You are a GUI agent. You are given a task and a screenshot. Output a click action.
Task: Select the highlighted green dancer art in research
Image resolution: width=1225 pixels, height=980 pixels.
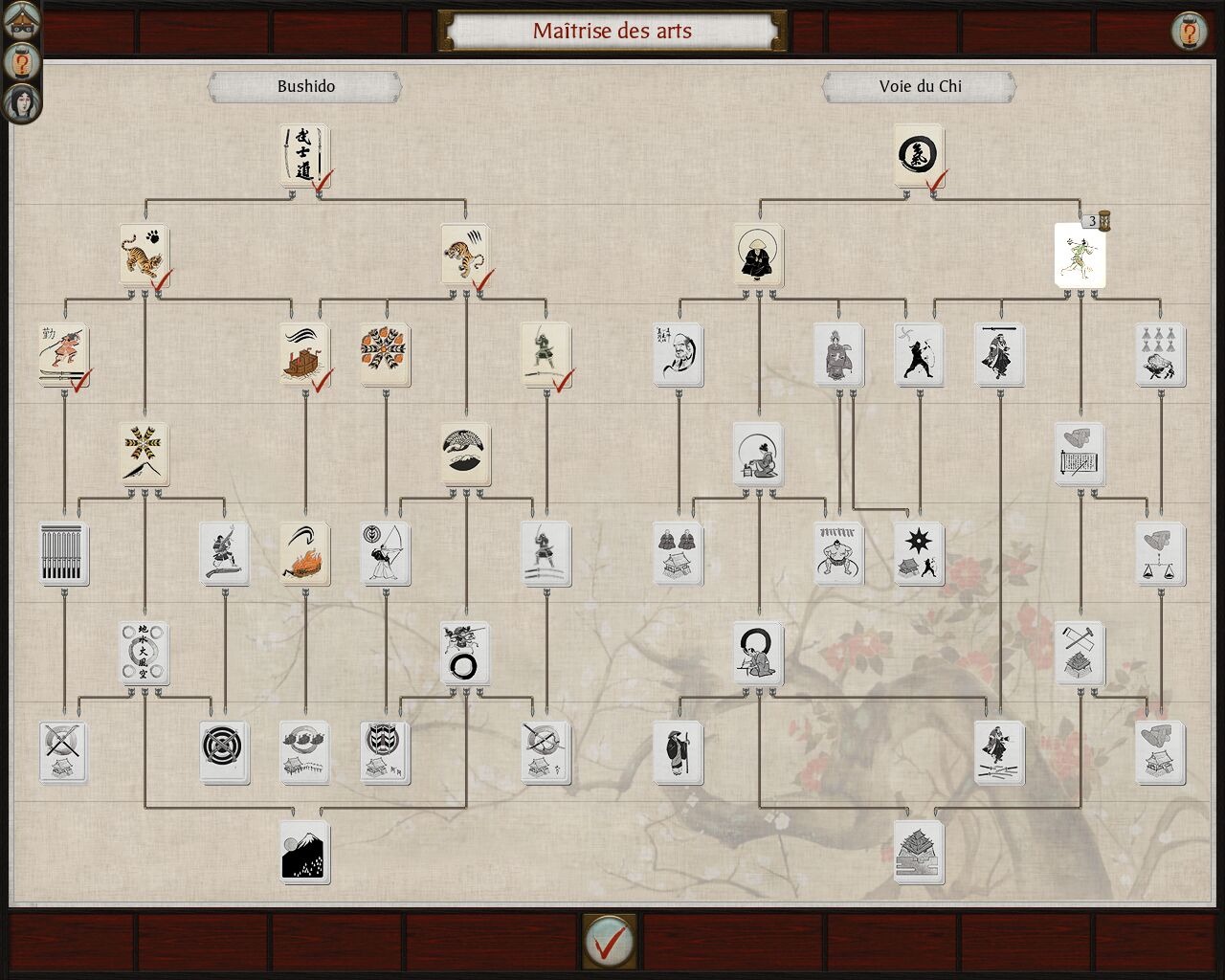point(1080,255)
